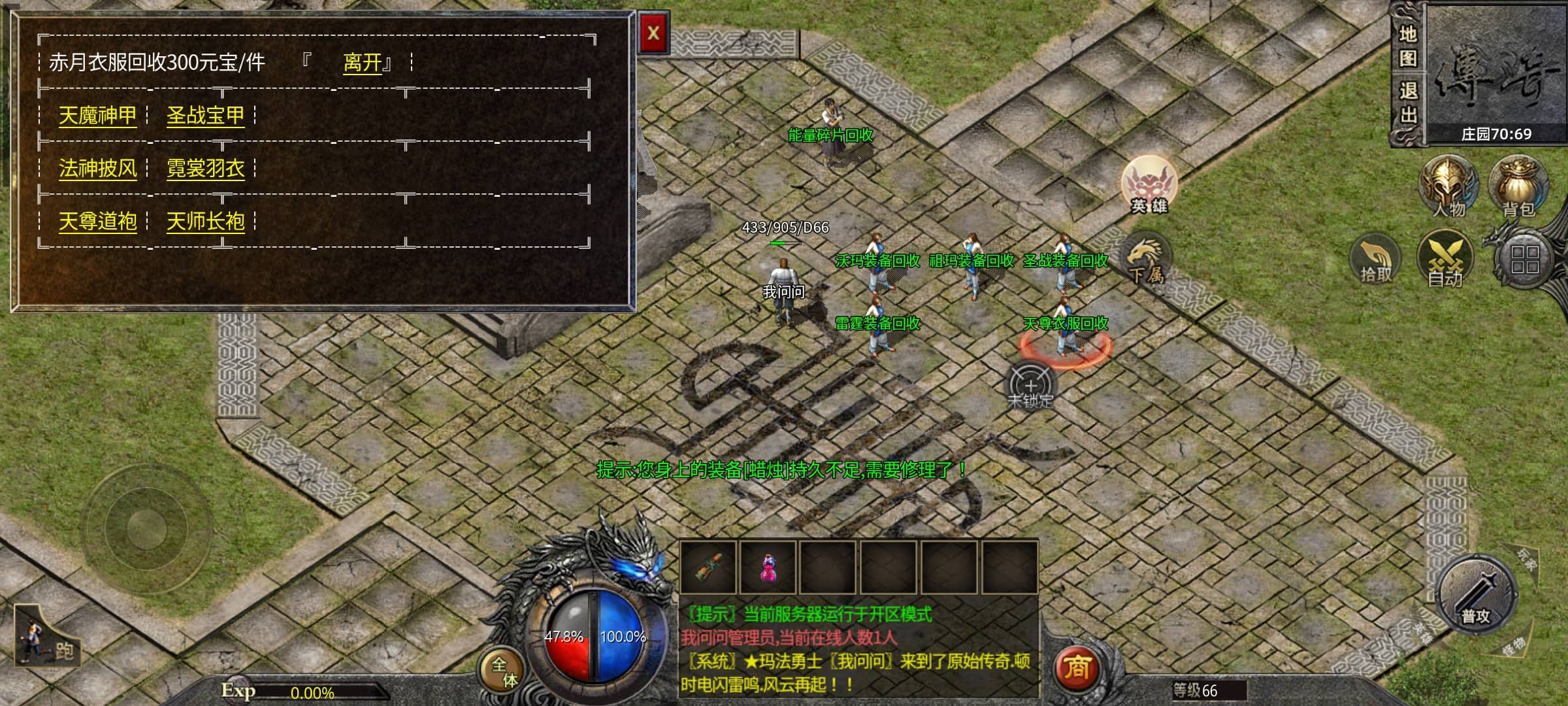Choose the 离开 leave option

363,63
